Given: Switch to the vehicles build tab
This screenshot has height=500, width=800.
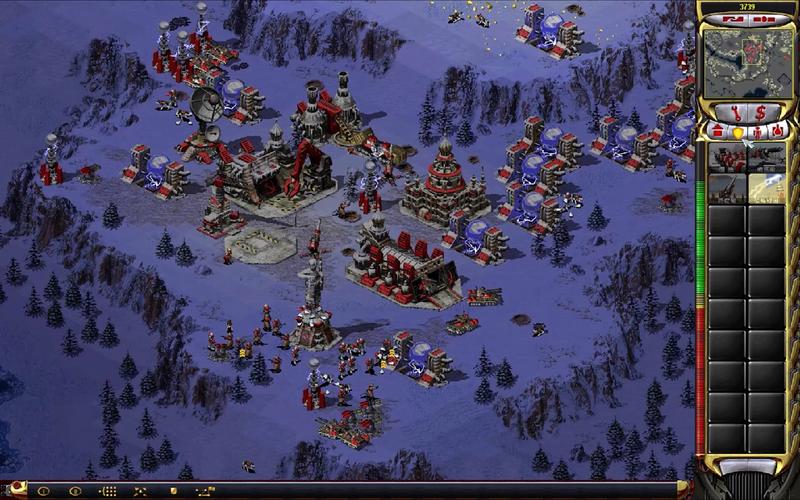Looking at the screenshot, I should 777,131.
